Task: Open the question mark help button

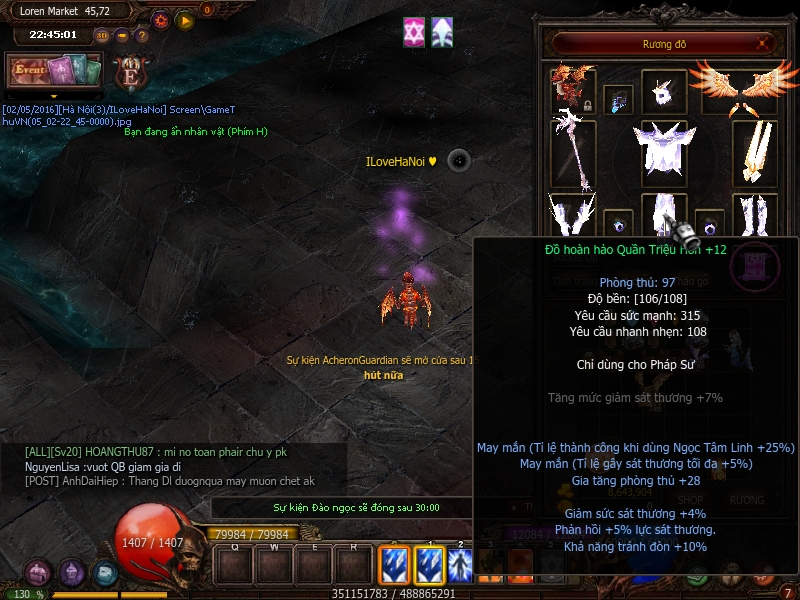Action: [141, 35]
